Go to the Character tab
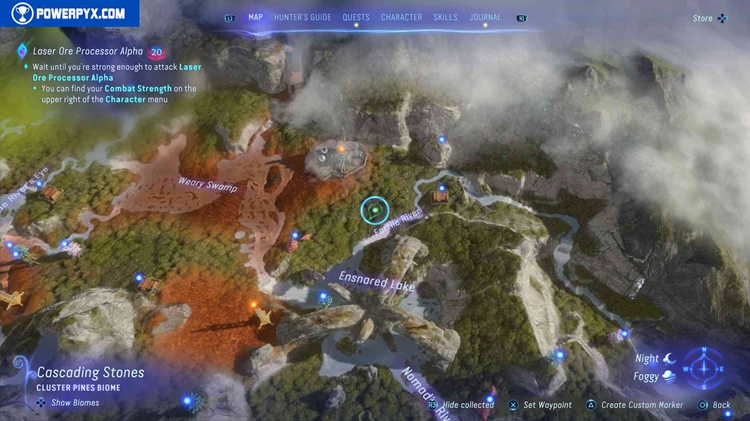This screenshot has height=421, width=750. click(x=401, y=17)
